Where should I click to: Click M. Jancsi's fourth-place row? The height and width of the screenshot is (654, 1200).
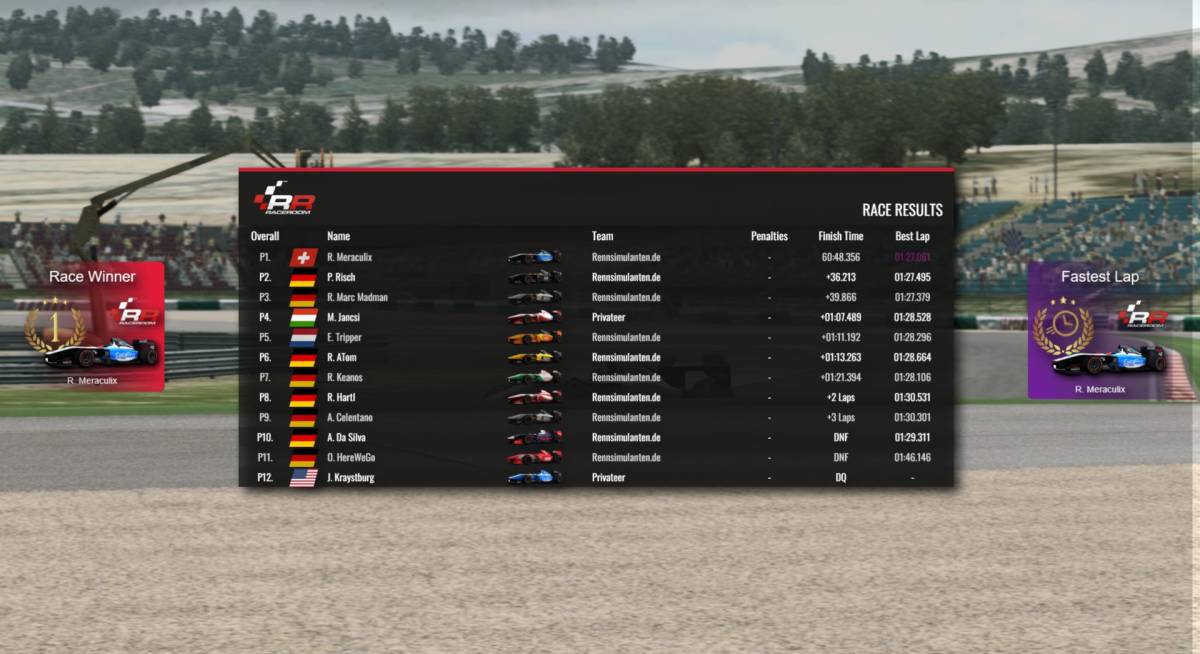click(596, 317)
